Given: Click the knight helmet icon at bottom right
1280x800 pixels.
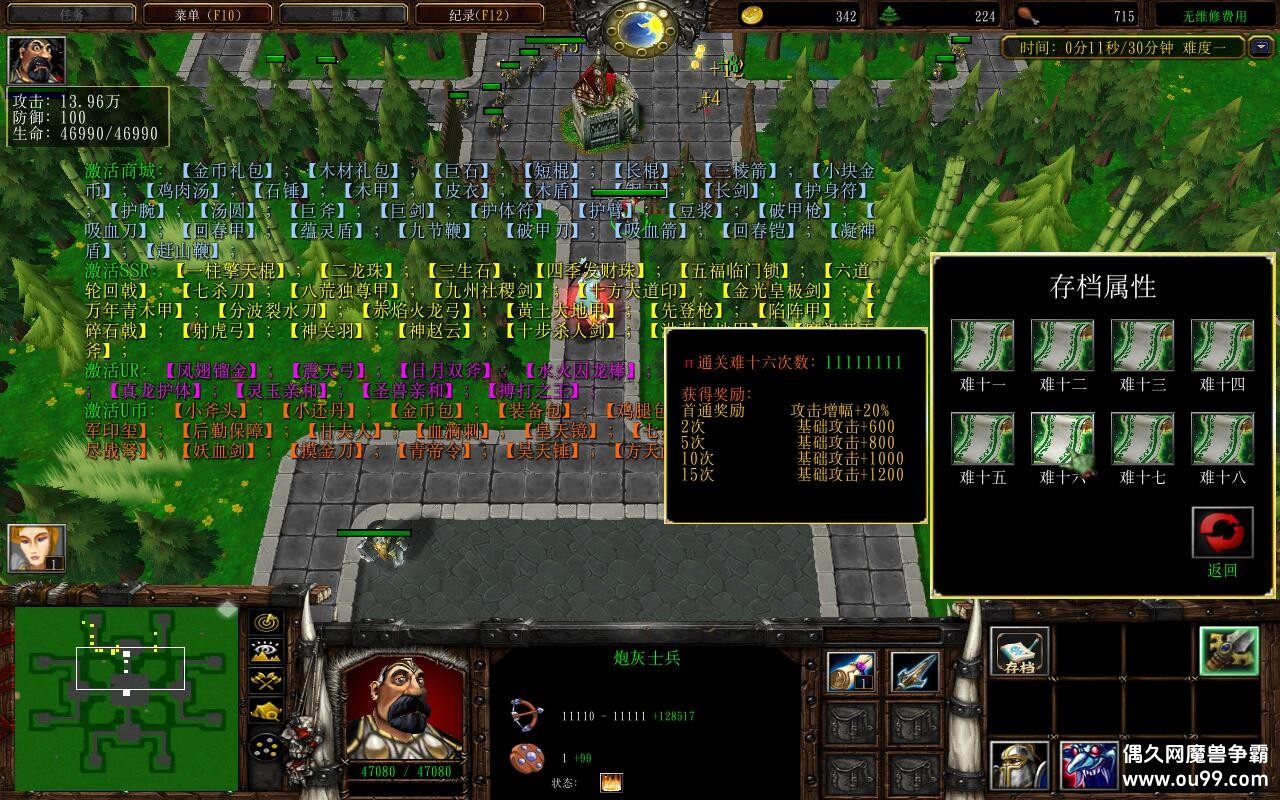Looking at the screenshot, I should (1017, 765).
